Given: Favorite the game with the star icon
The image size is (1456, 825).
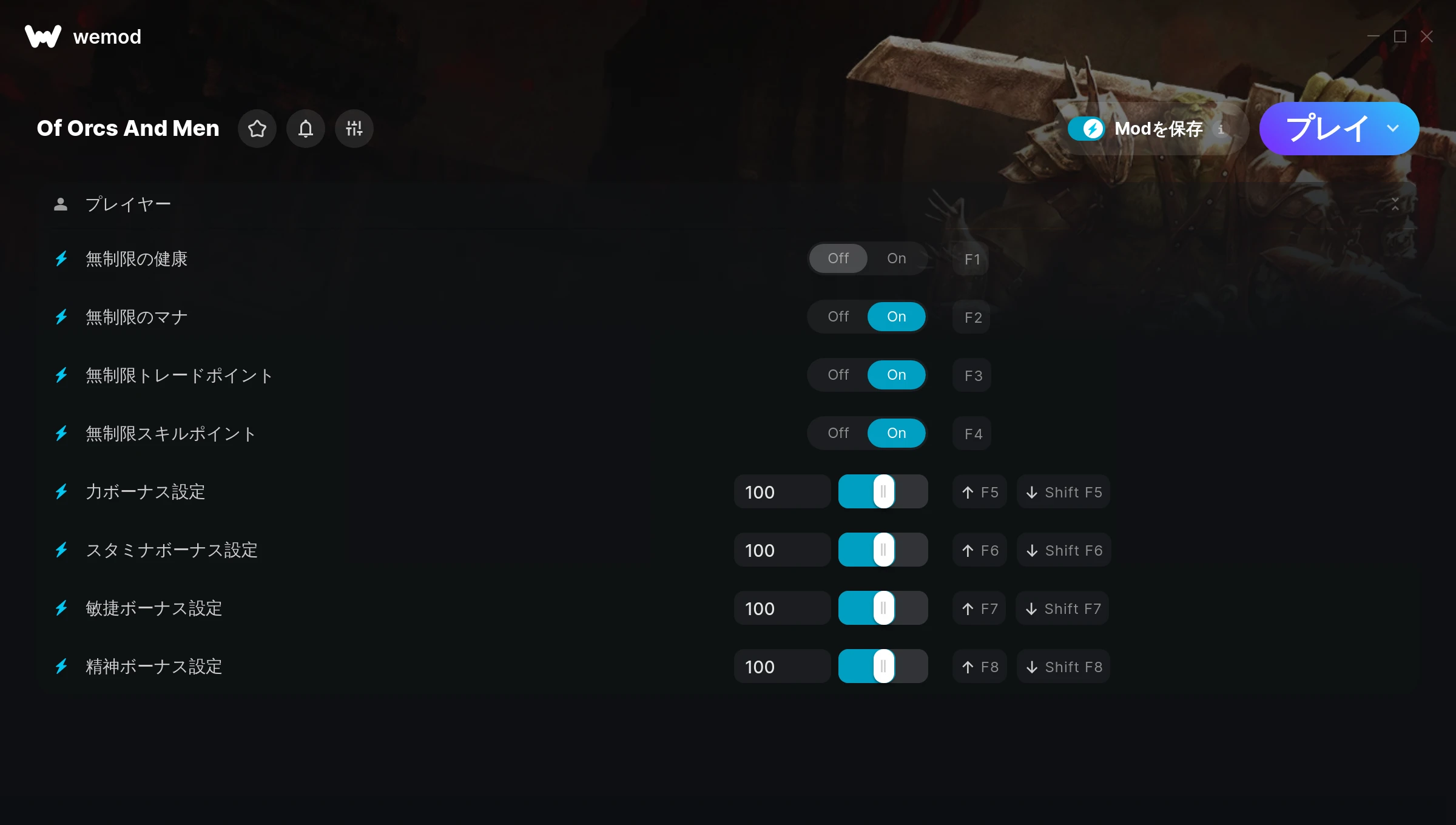Looking at the screenshot, I should tap(257, 129).
